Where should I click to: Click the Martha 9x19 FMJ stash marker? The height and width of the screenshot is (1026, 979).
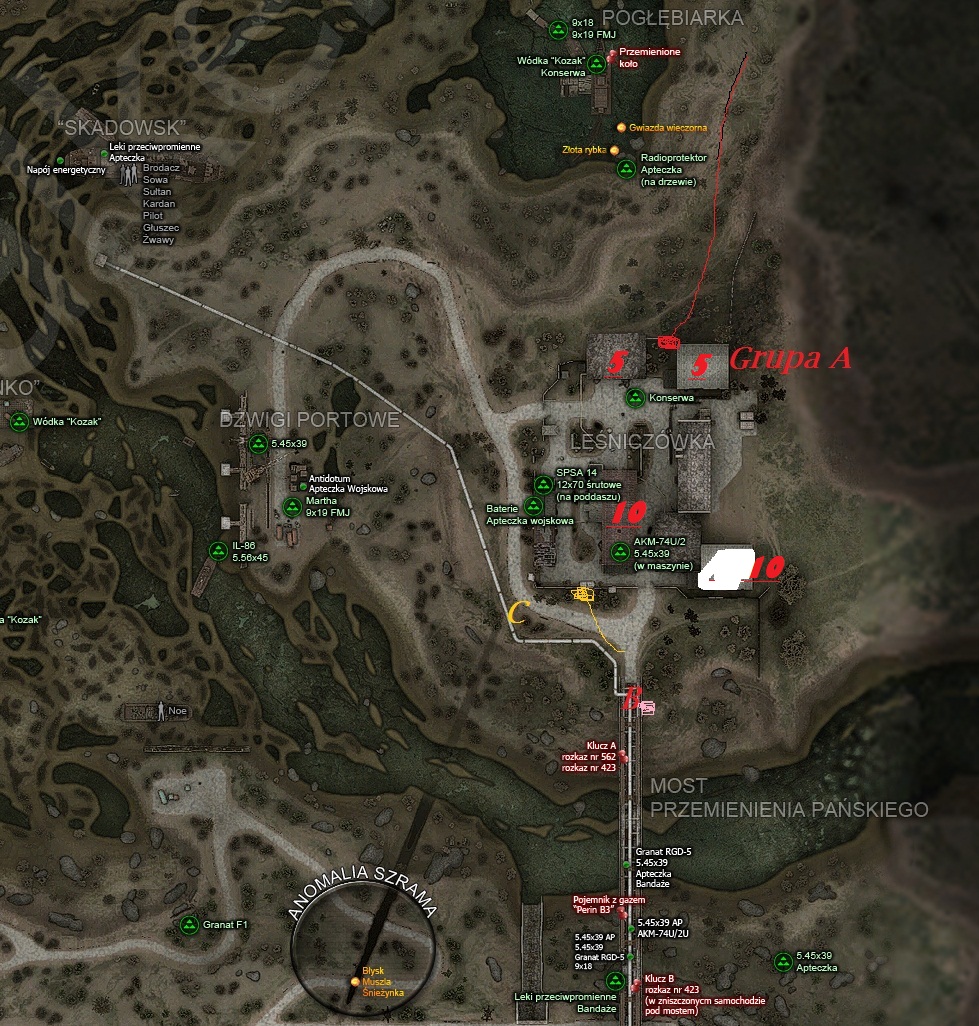coord(291,505)
